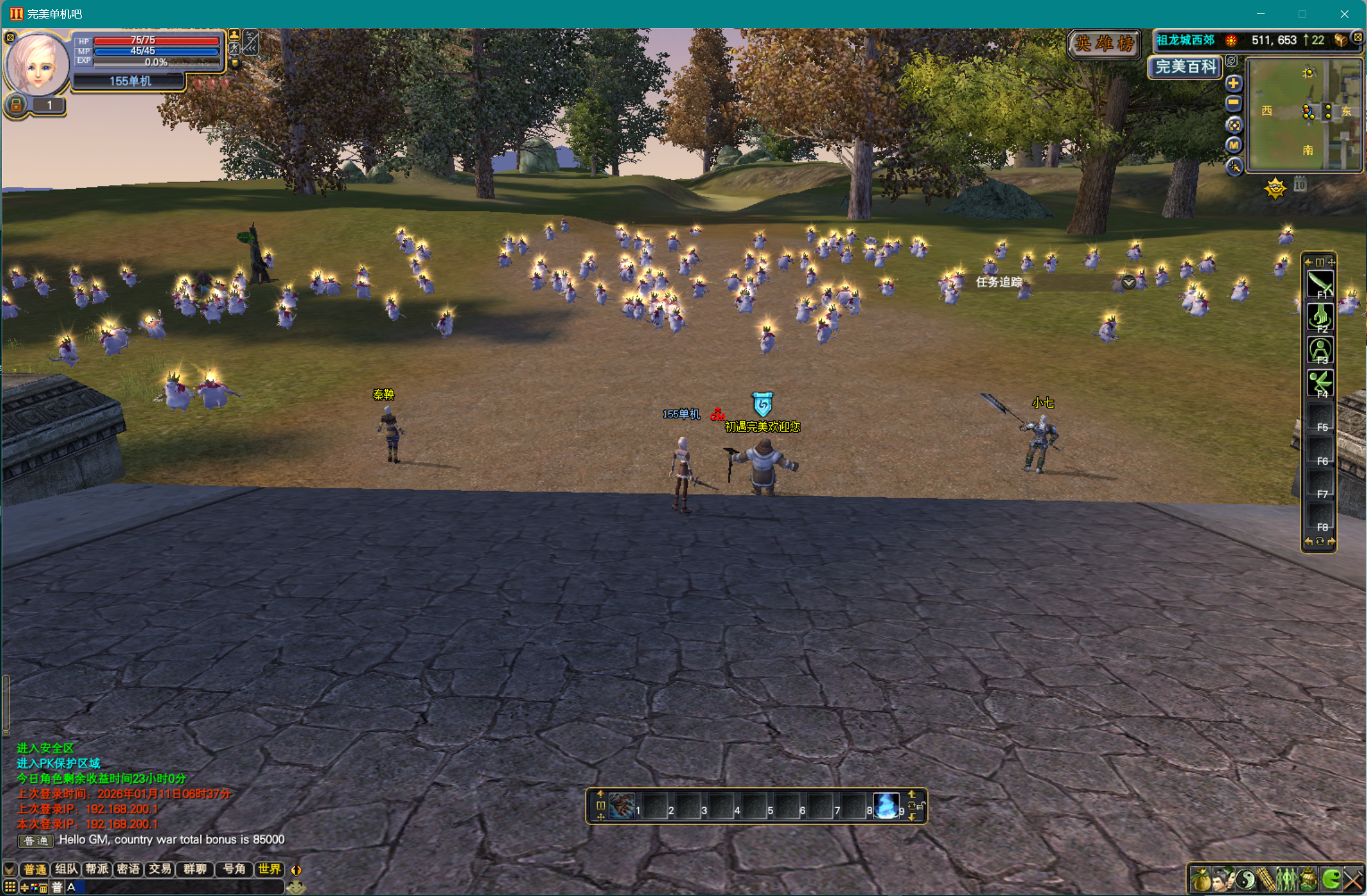Use the skill in hotbar slot one

621,806
